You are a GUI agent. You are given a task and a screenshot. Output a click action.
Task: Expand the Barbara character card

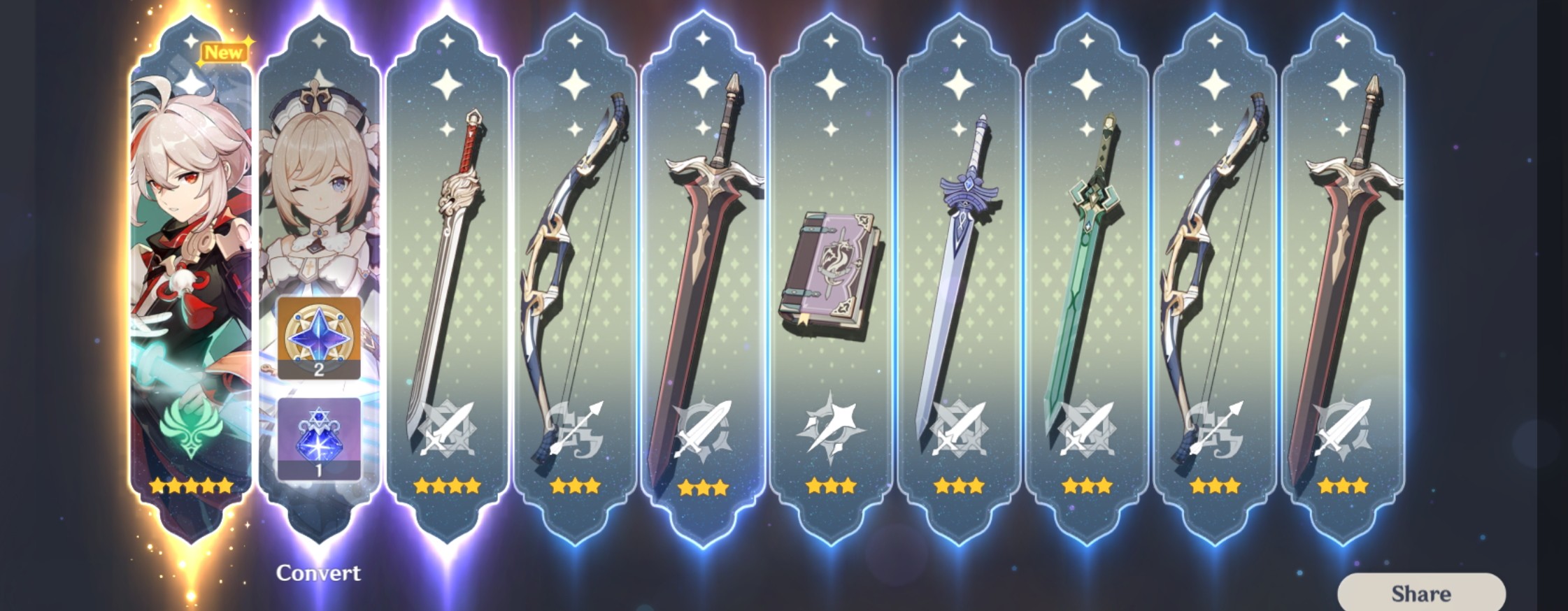click(x=318, y=210)
